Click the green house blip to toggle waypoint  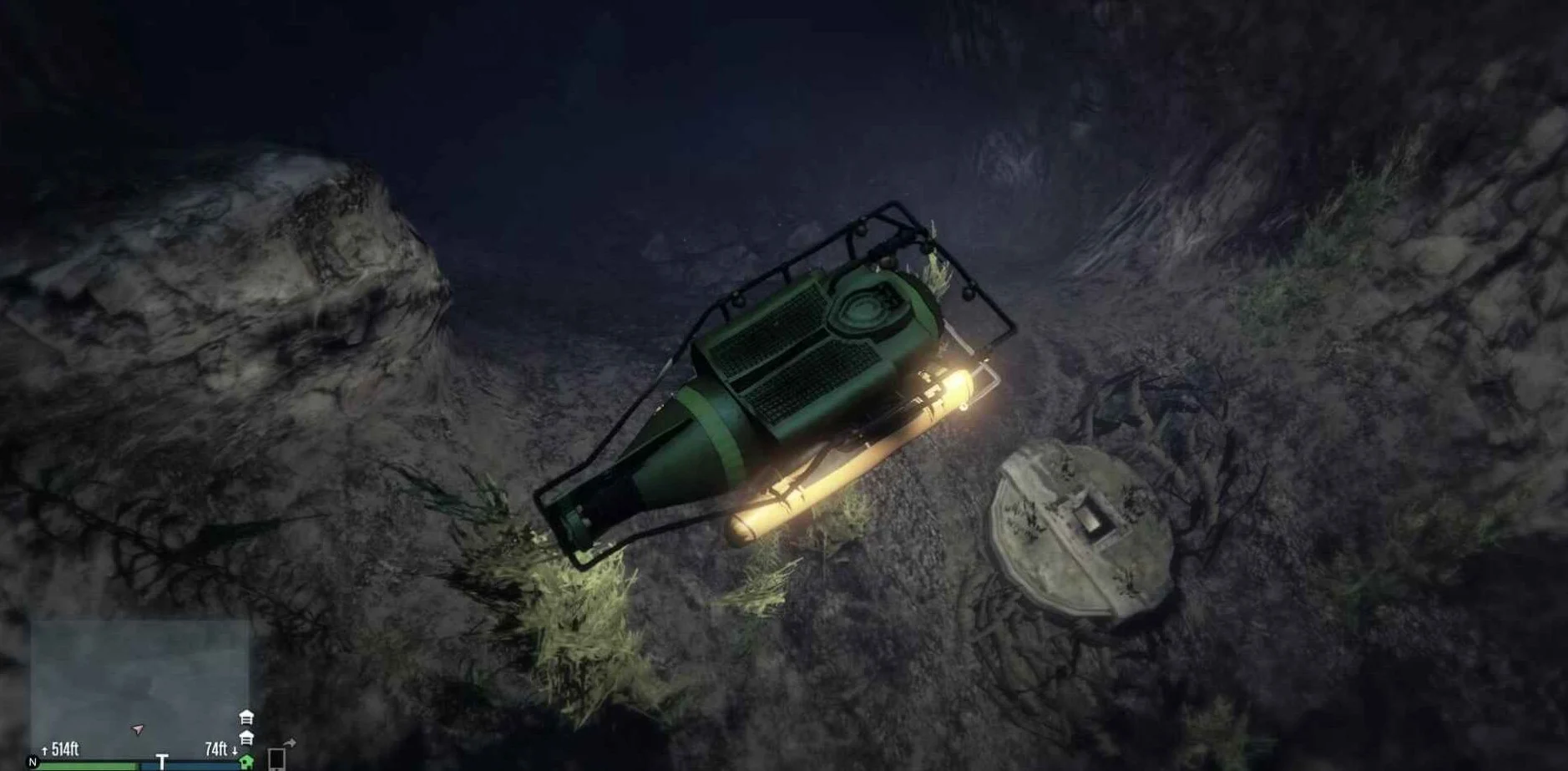(245, 762)
